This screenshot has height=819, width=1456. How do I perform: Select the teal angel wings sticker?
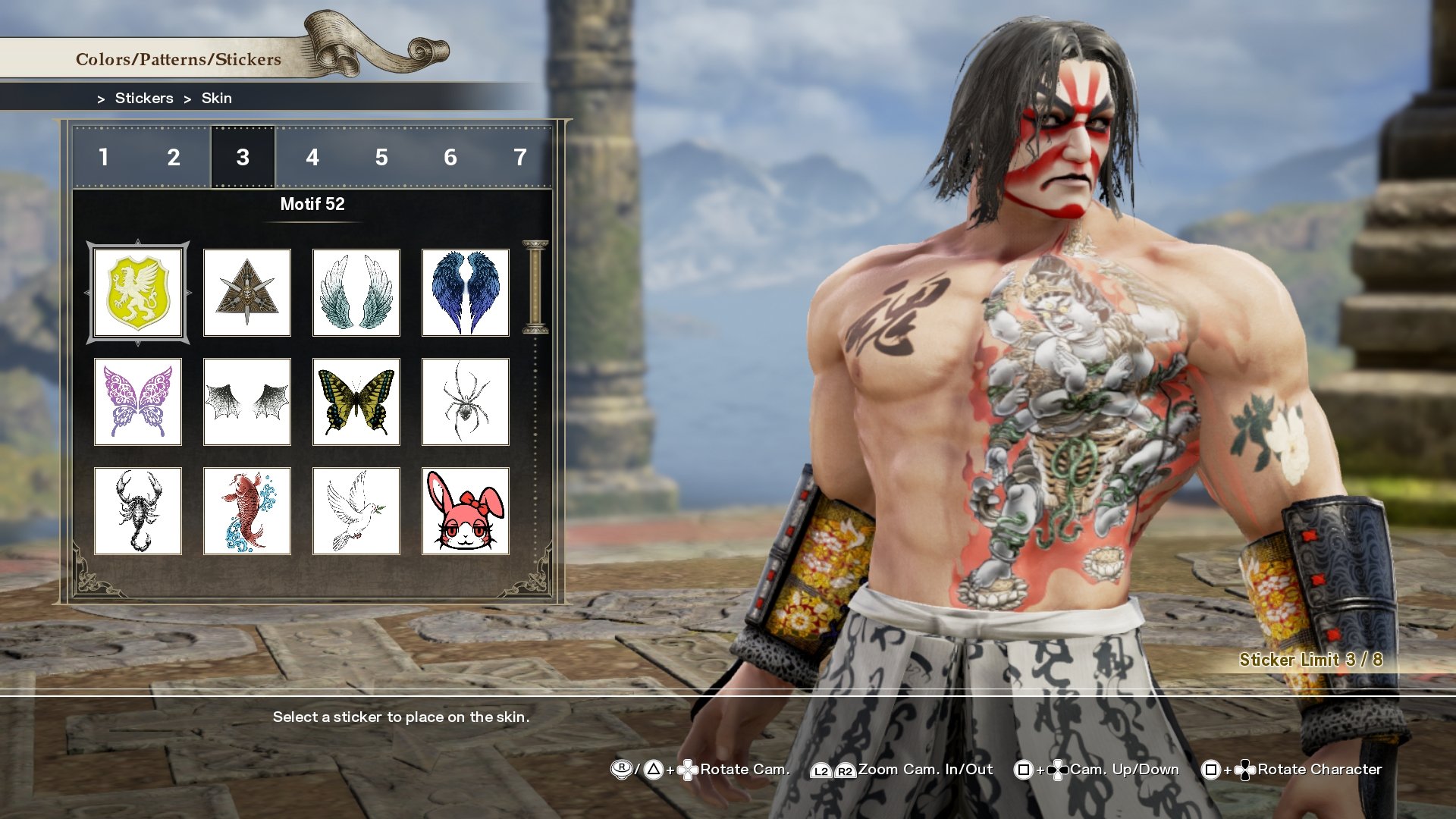356,292
